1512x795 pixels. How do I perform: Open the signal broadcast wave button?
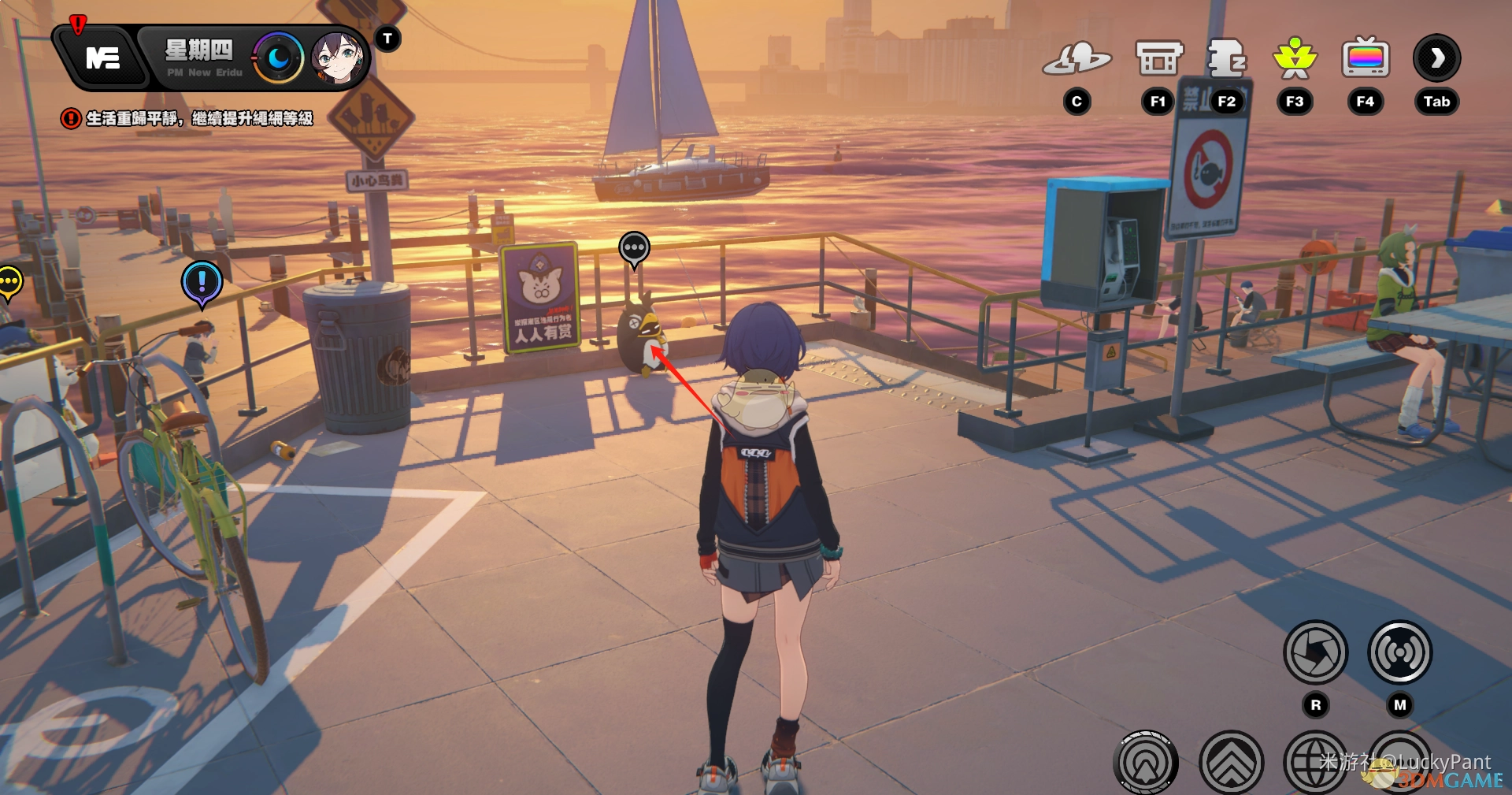click(x=1399, y=652)
